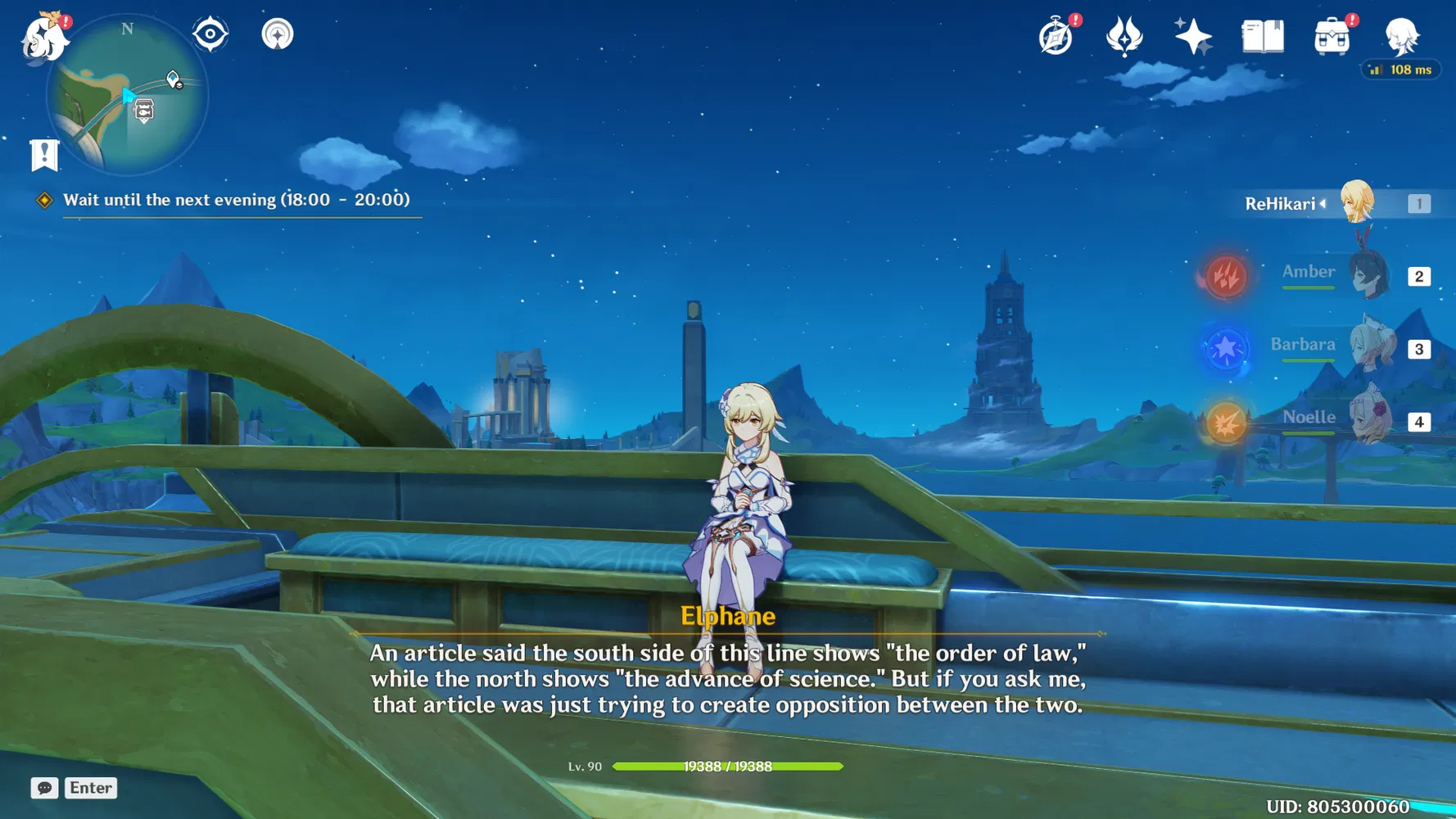This screenshot has width=1456, height=819.
Task: Open the chat speech bubble button
Action: 44,788
